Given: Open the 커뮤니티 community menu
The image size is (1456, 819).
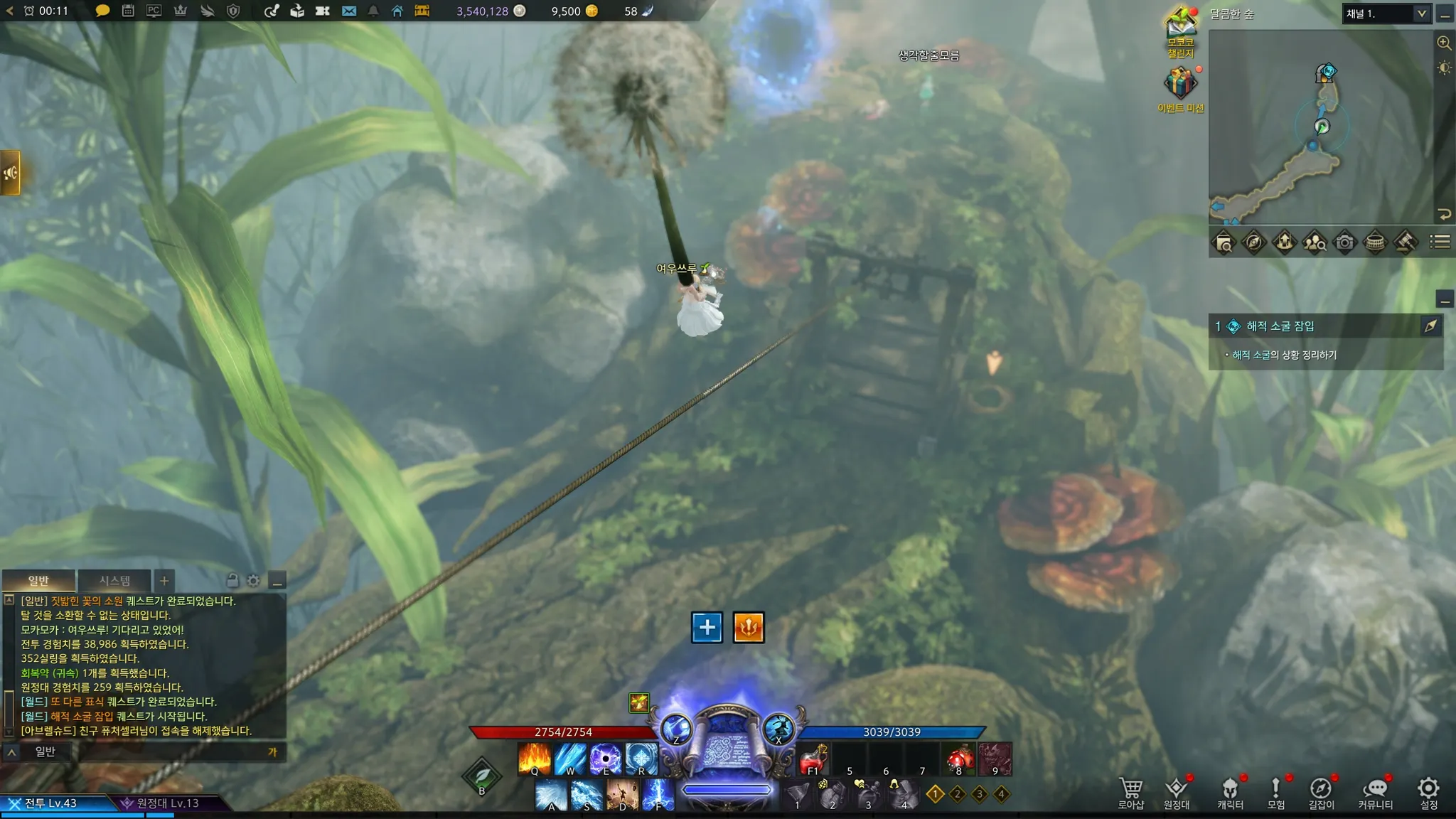Looking at the screenshot, I should click(1375, 792).
